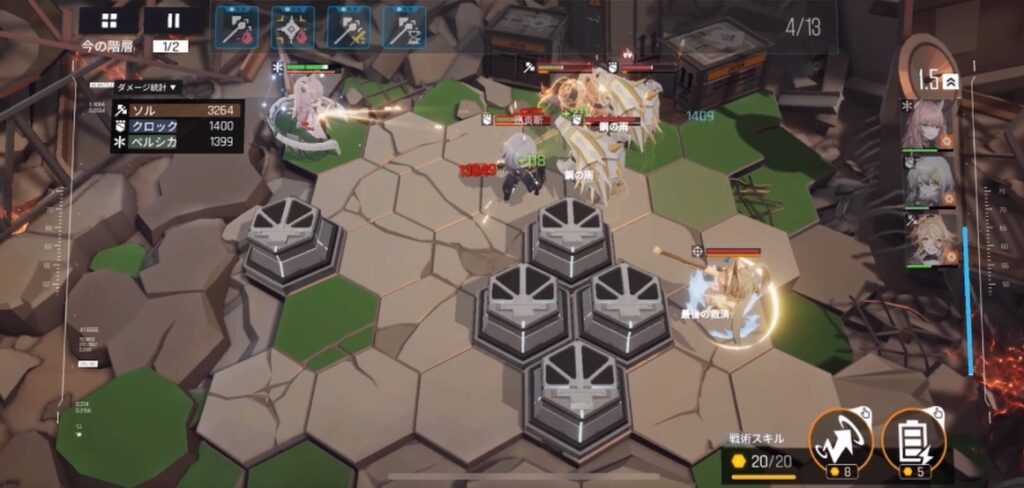
Task: Select the axe with hourglass buff icon
Action: click(x=404, y=26)
